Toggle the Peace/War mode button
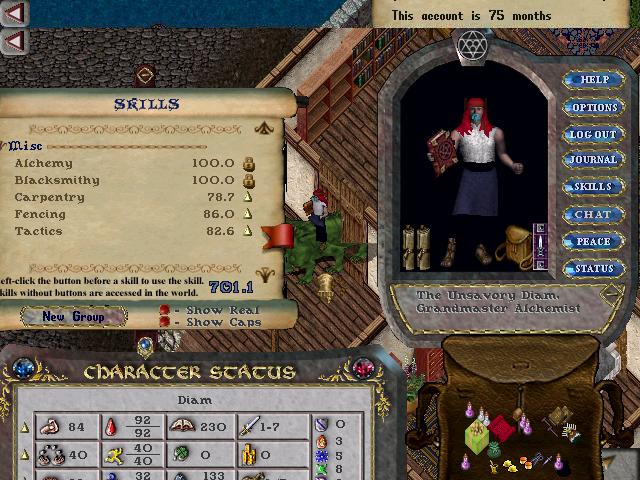This screenshot has height=480, width=640. click(594, 241)
